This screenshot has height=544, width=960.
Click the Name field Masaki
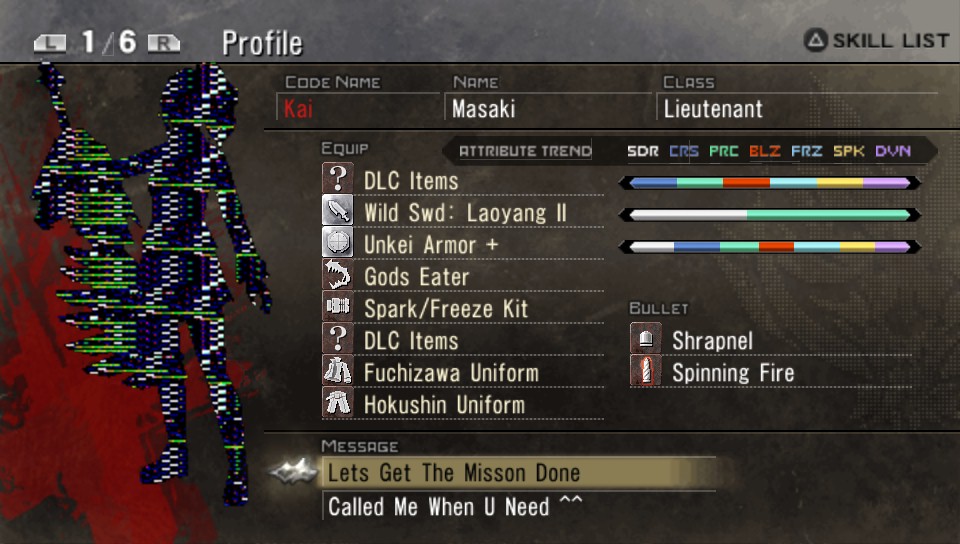point(486,108)
